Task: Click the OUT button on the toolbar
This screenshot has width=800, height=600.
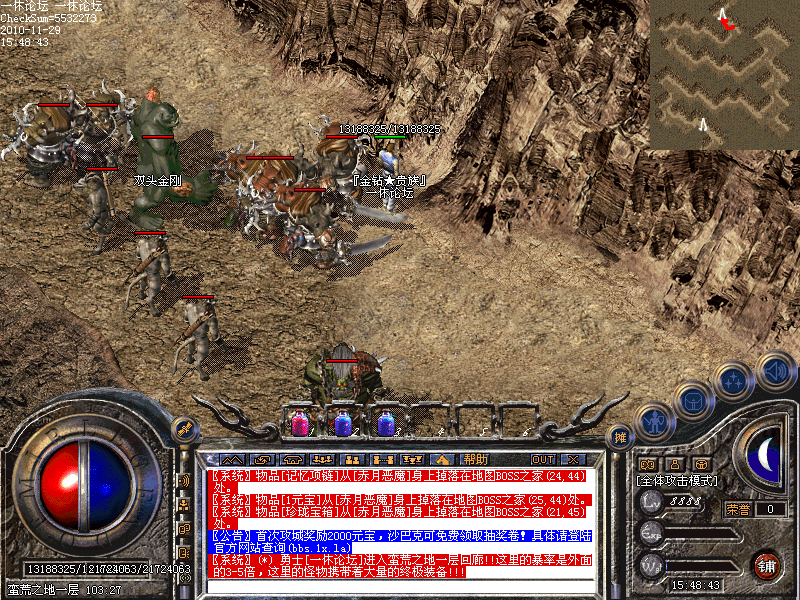Action: pos(543,458)
